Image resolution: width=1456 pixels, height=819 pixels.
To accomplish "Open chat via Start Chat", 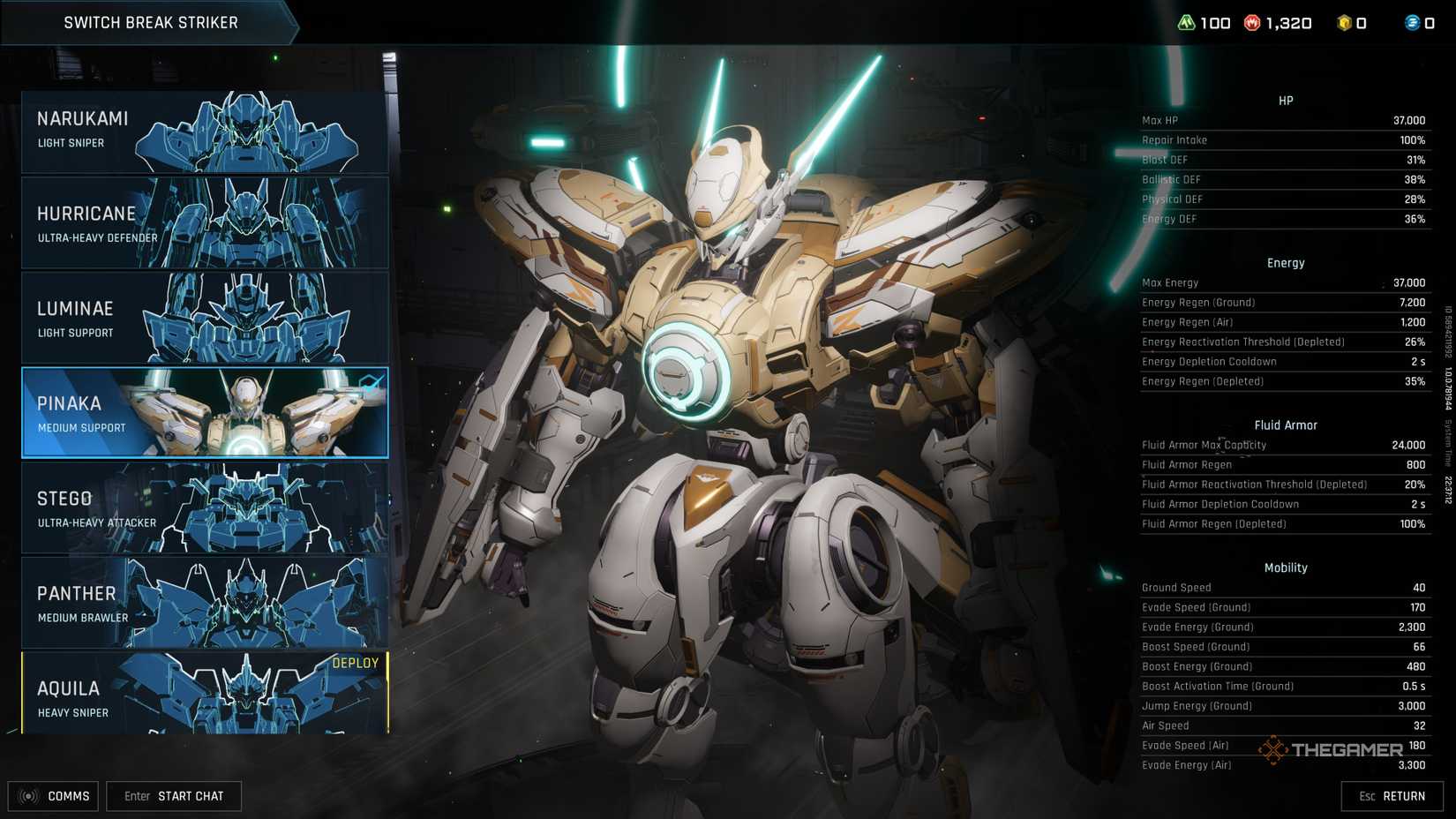I will click(173, 795).
